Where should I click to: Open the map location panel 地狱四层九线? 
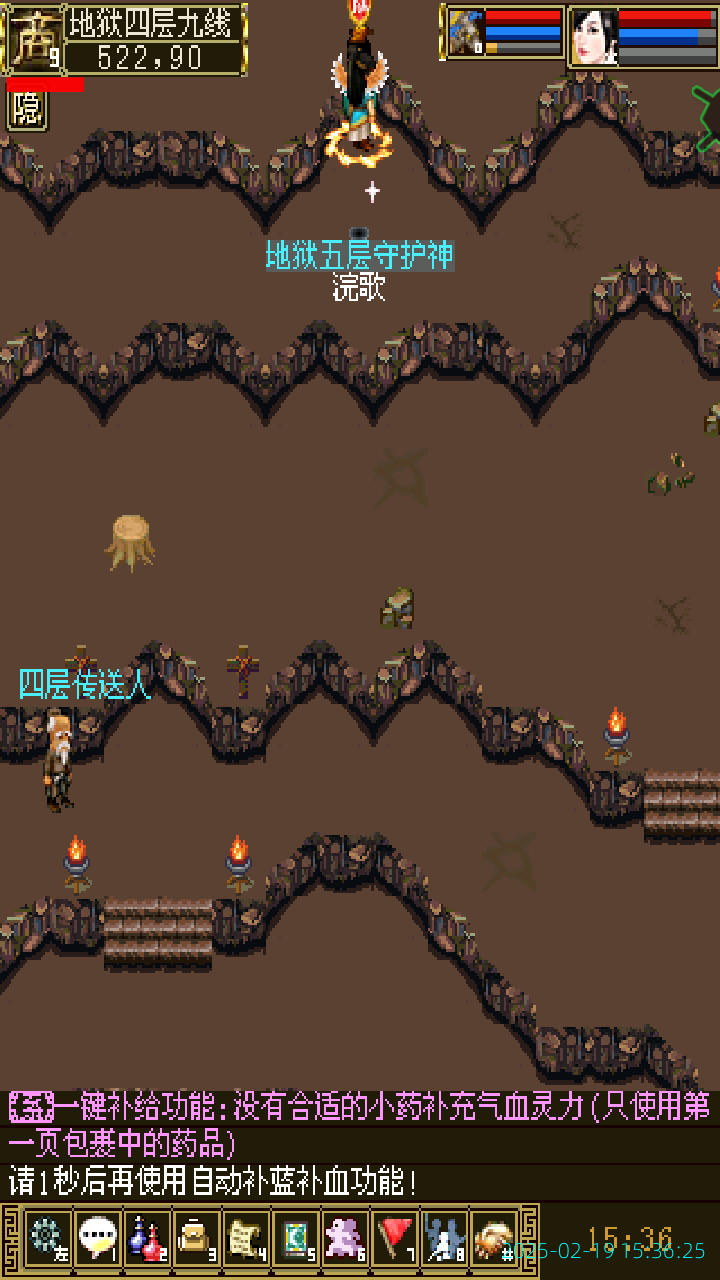coord(155,40)
